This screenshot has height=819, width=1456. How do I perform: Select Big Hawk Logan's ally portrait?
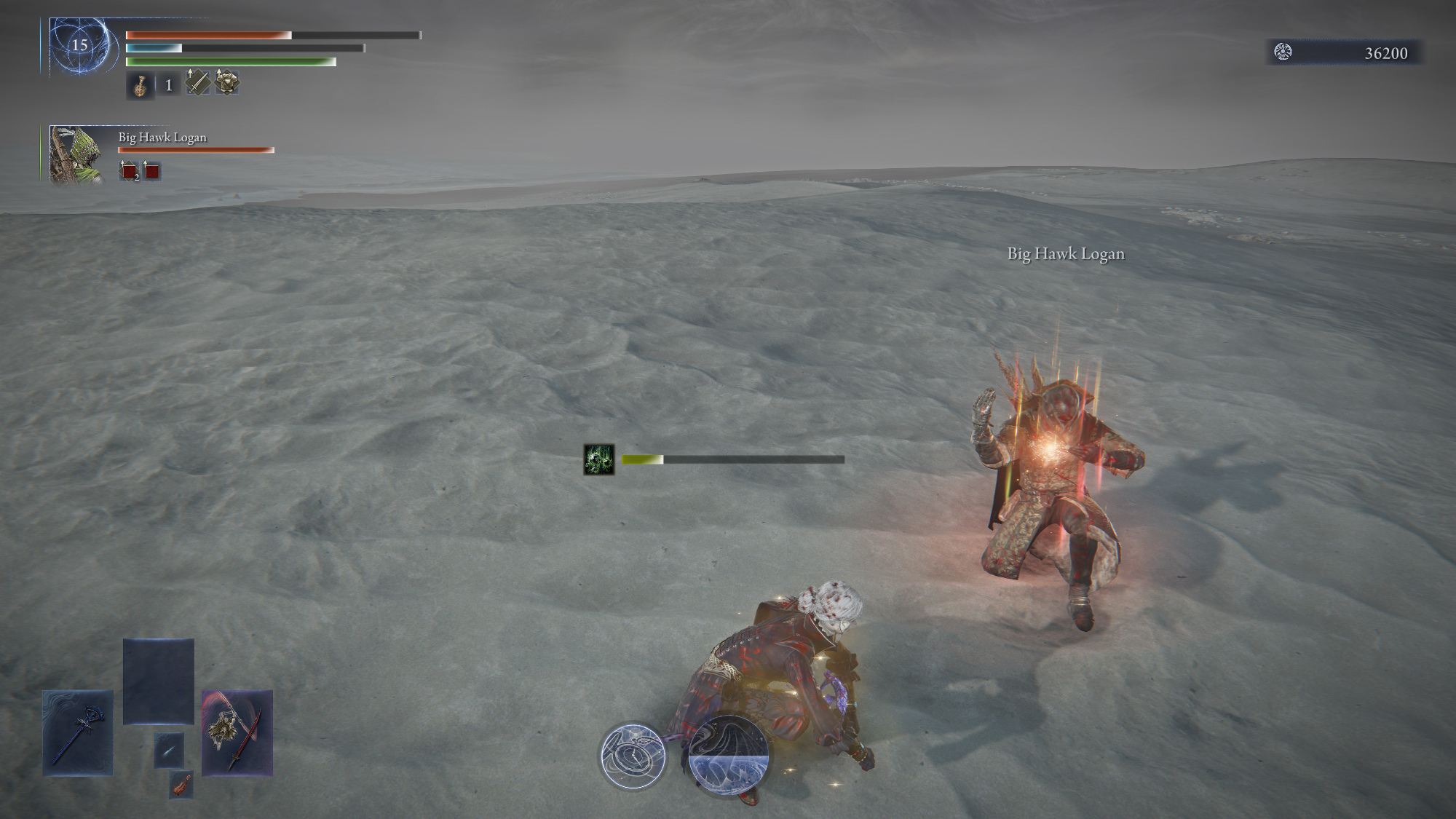click(76, 154)
